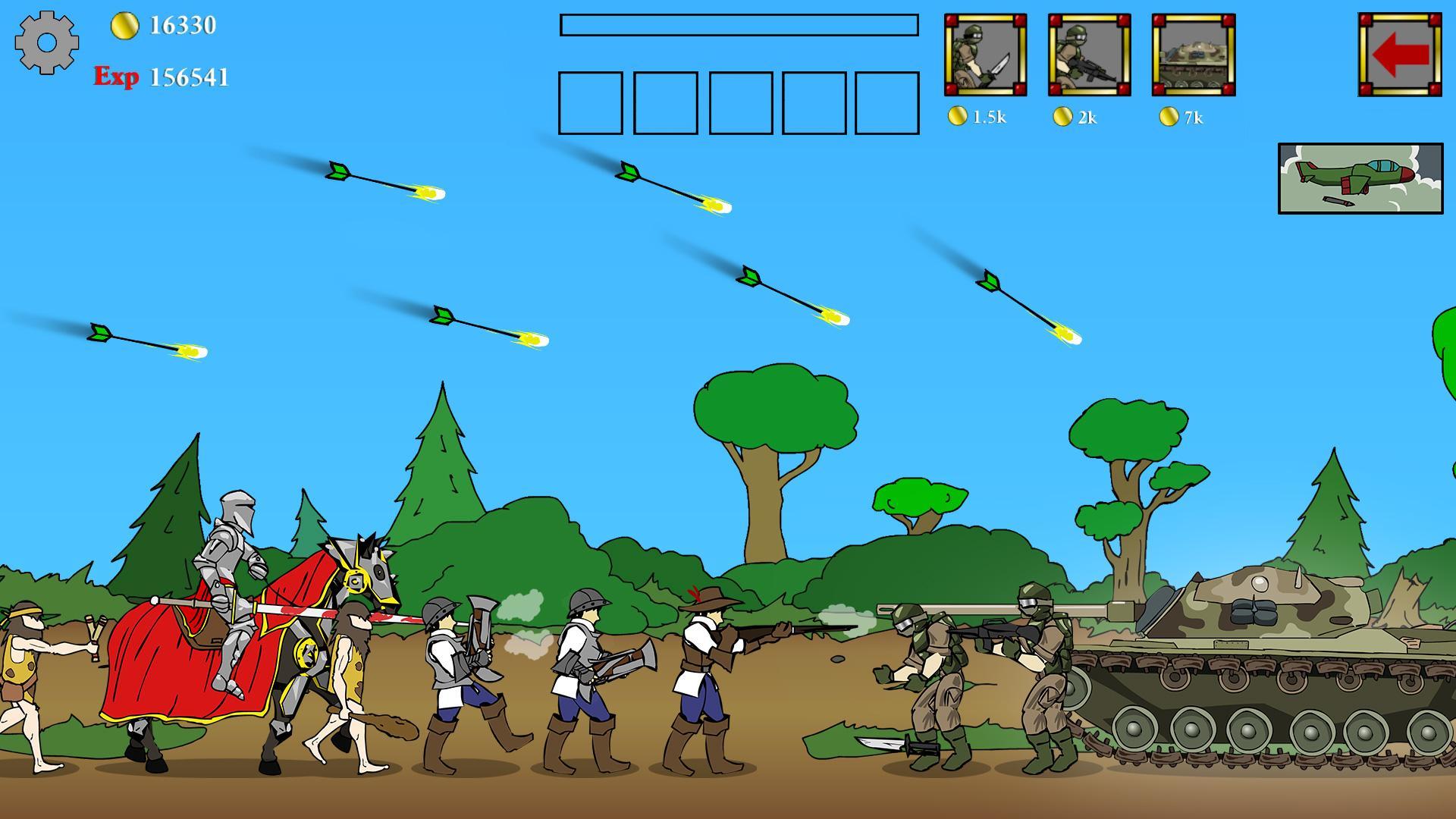The height and width of the screenshot is (819, 1456).
Task: Open the settings gear menu
Action: (x=47, y=44)
